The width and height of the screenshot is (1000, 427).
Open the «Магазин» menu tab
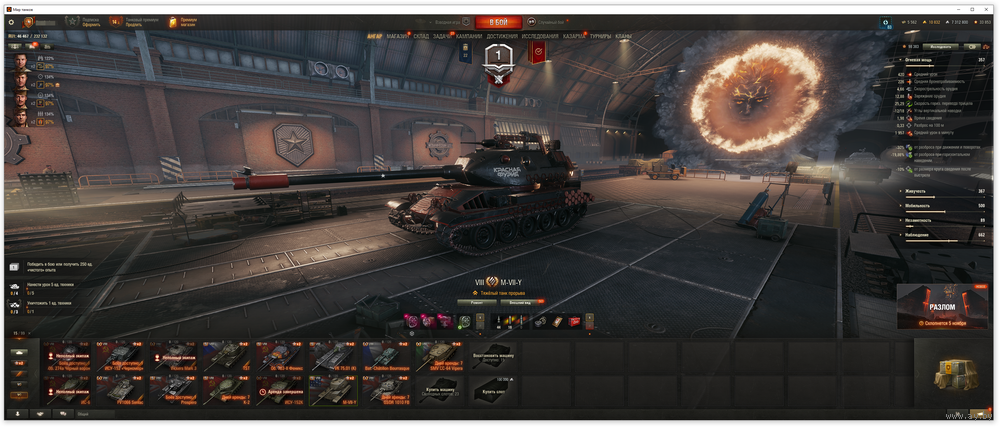(397, 36)
